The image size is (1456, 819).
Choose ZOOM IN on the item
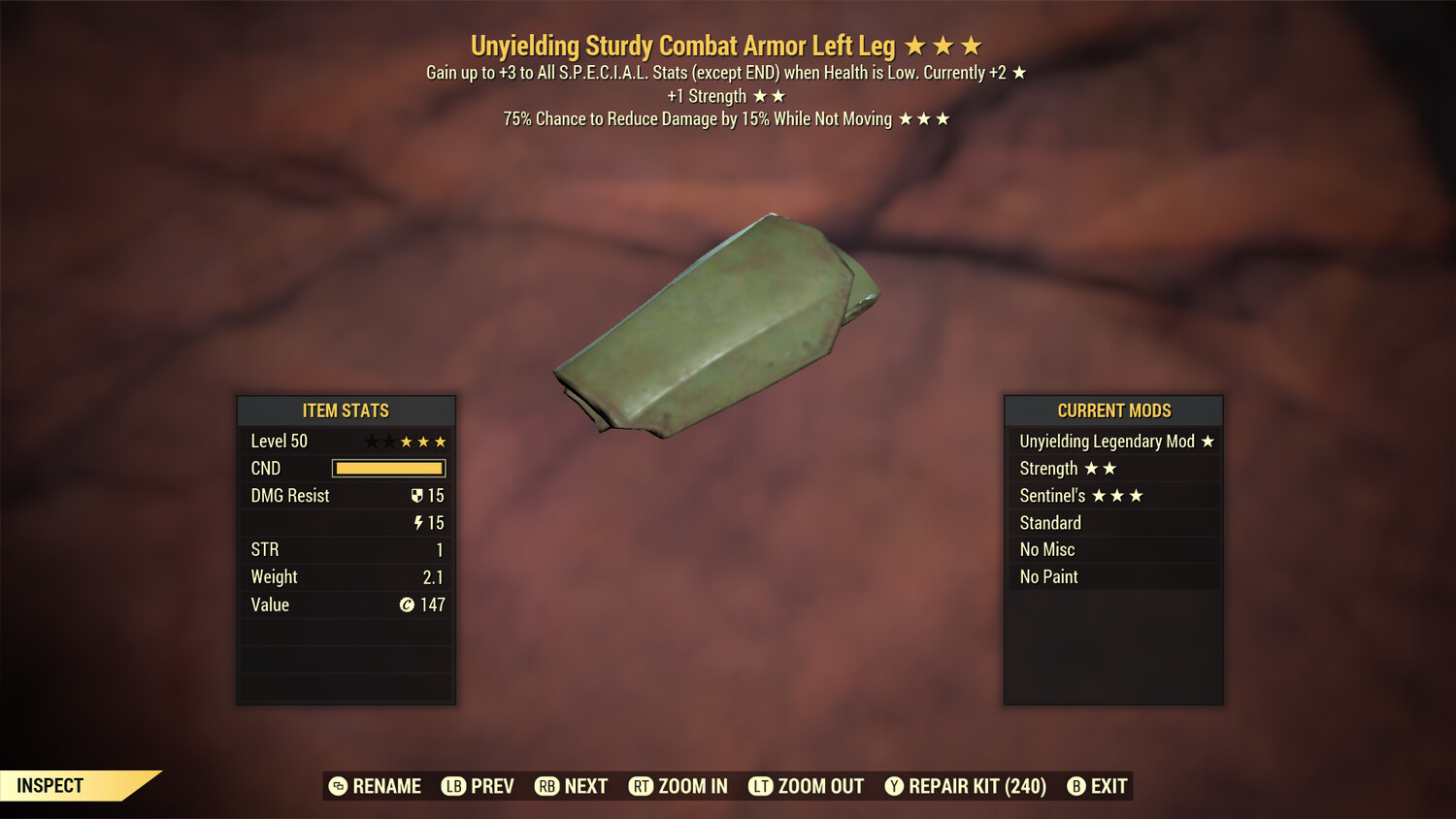tap(678, 786)
